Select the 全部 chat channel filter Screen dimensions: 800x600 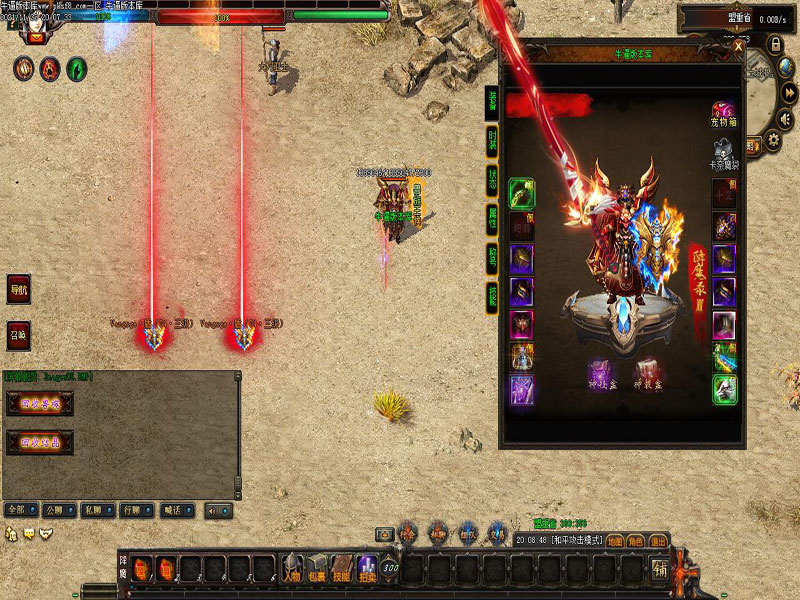coord(18,510)
